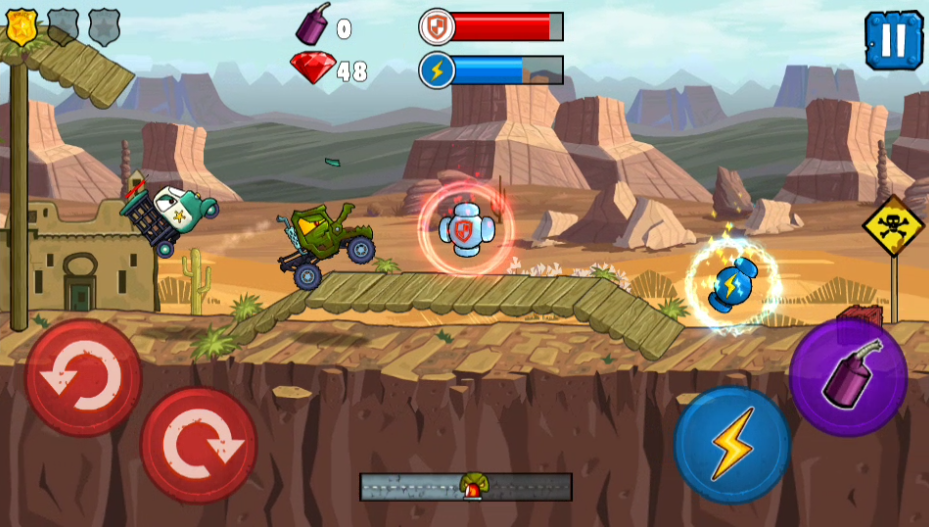The height and width of the screenshot is (527, 929).
Task: Tap the counter-clockwise tilt control
Action: pyautogui.click(x=83, y=378)
